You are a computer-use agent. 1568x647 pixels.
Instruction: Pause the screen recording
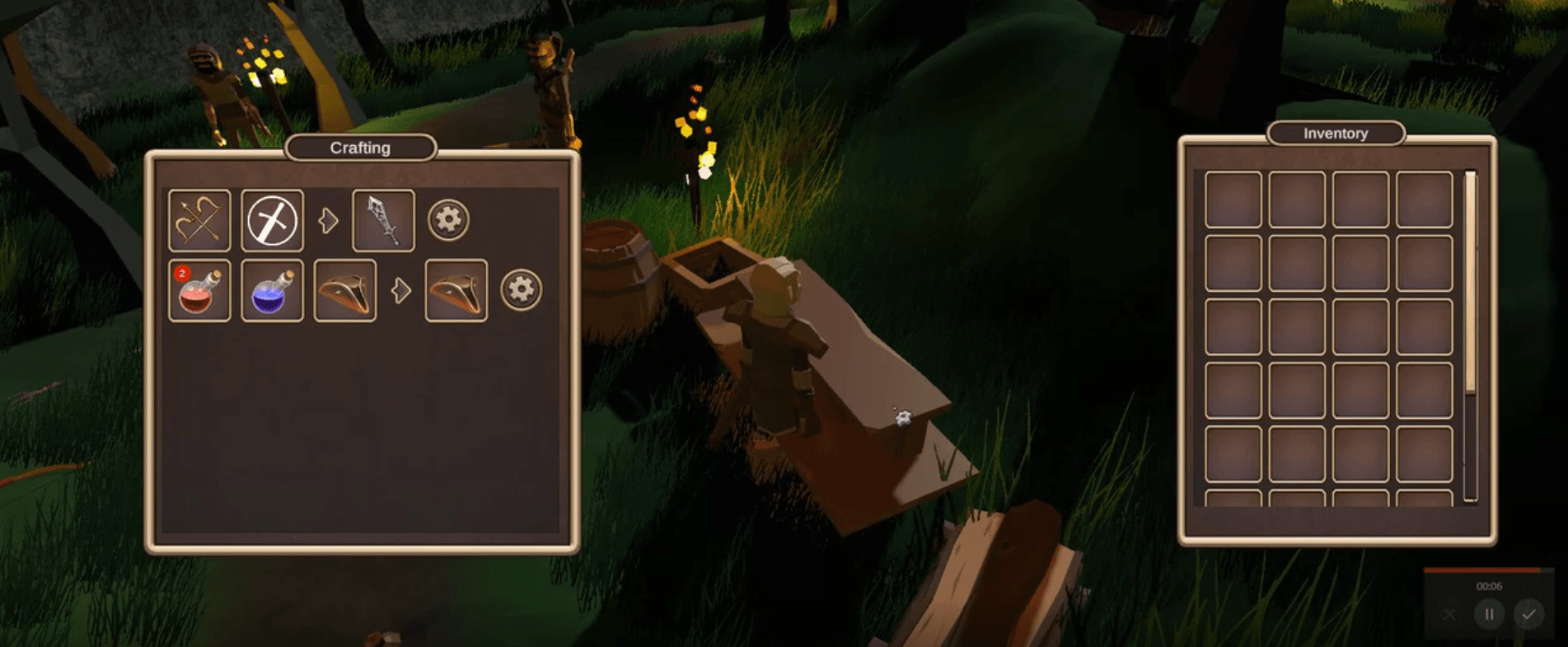1489,613
